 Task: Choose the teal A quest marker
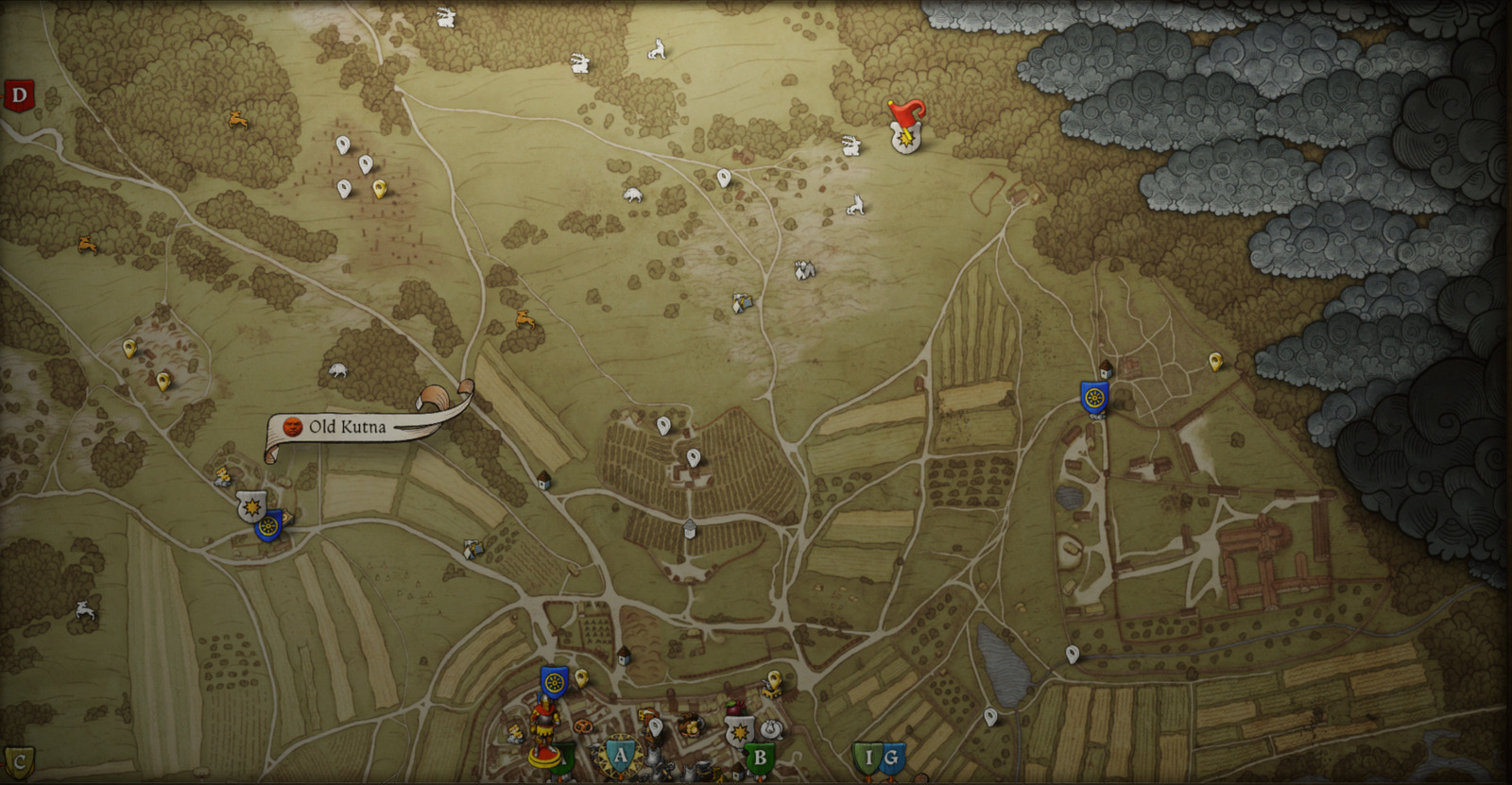pyautogui.click(x=620, y=755)
